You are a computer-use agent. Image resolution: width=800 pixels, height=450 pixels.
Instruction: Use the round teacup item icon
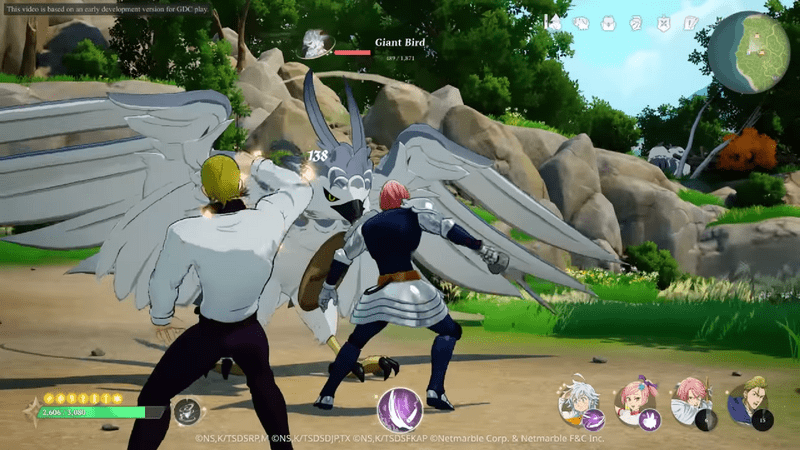(x=186, y=410)
